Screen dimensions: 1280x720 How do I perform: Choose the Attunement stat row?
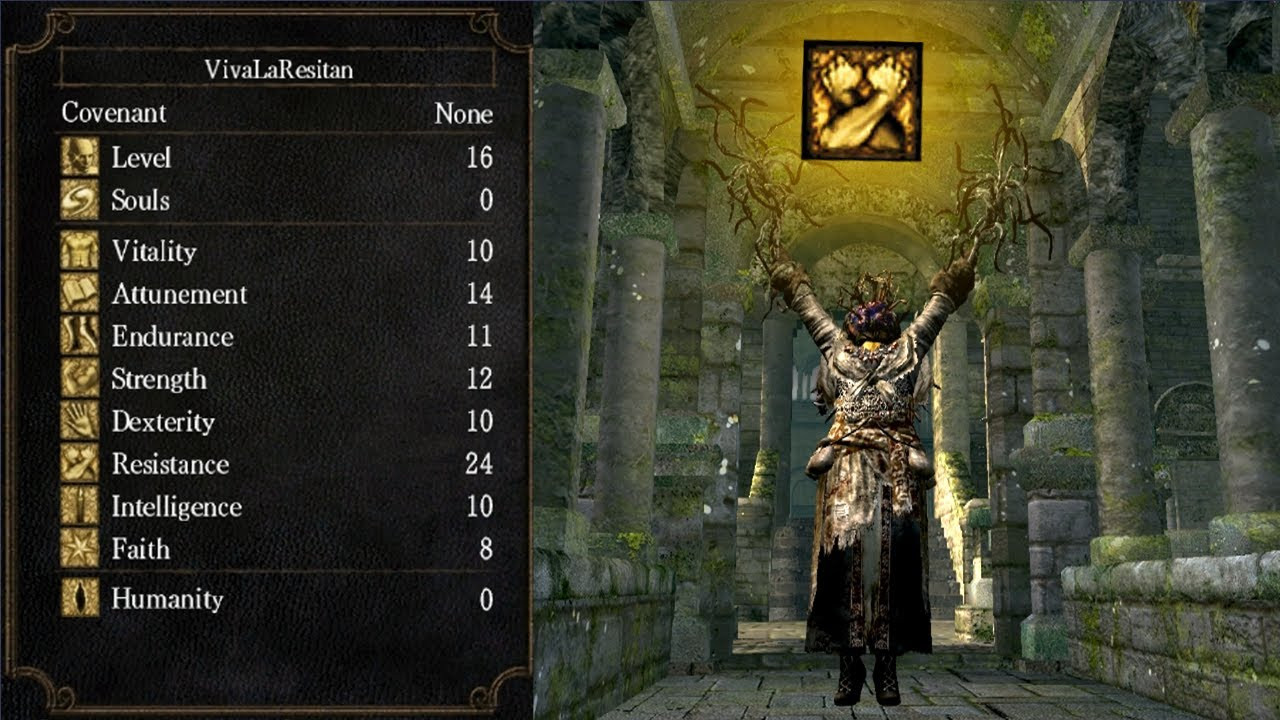277,294
